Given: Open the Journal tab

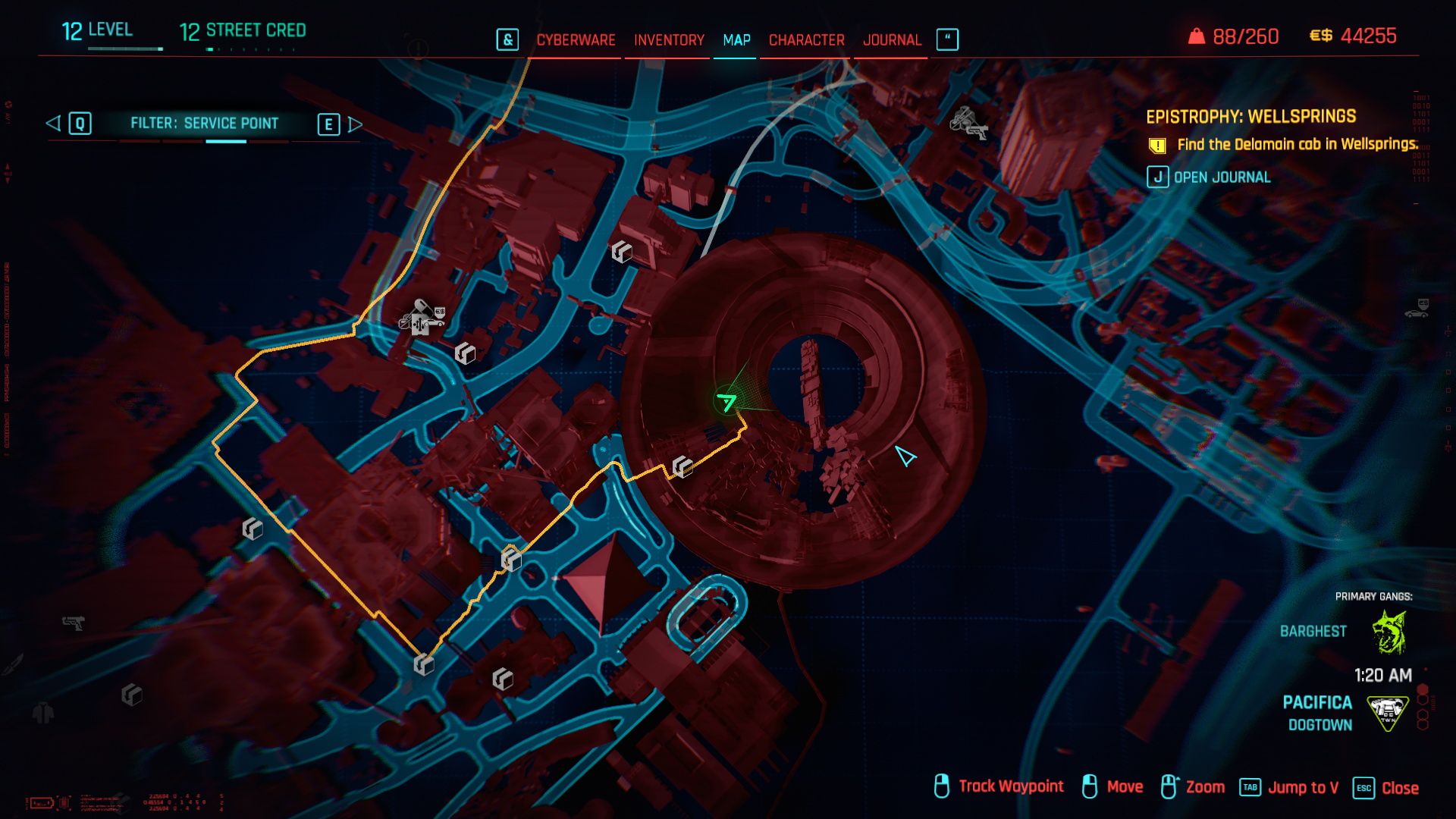Looking at the screenshot, I should 892,40.
